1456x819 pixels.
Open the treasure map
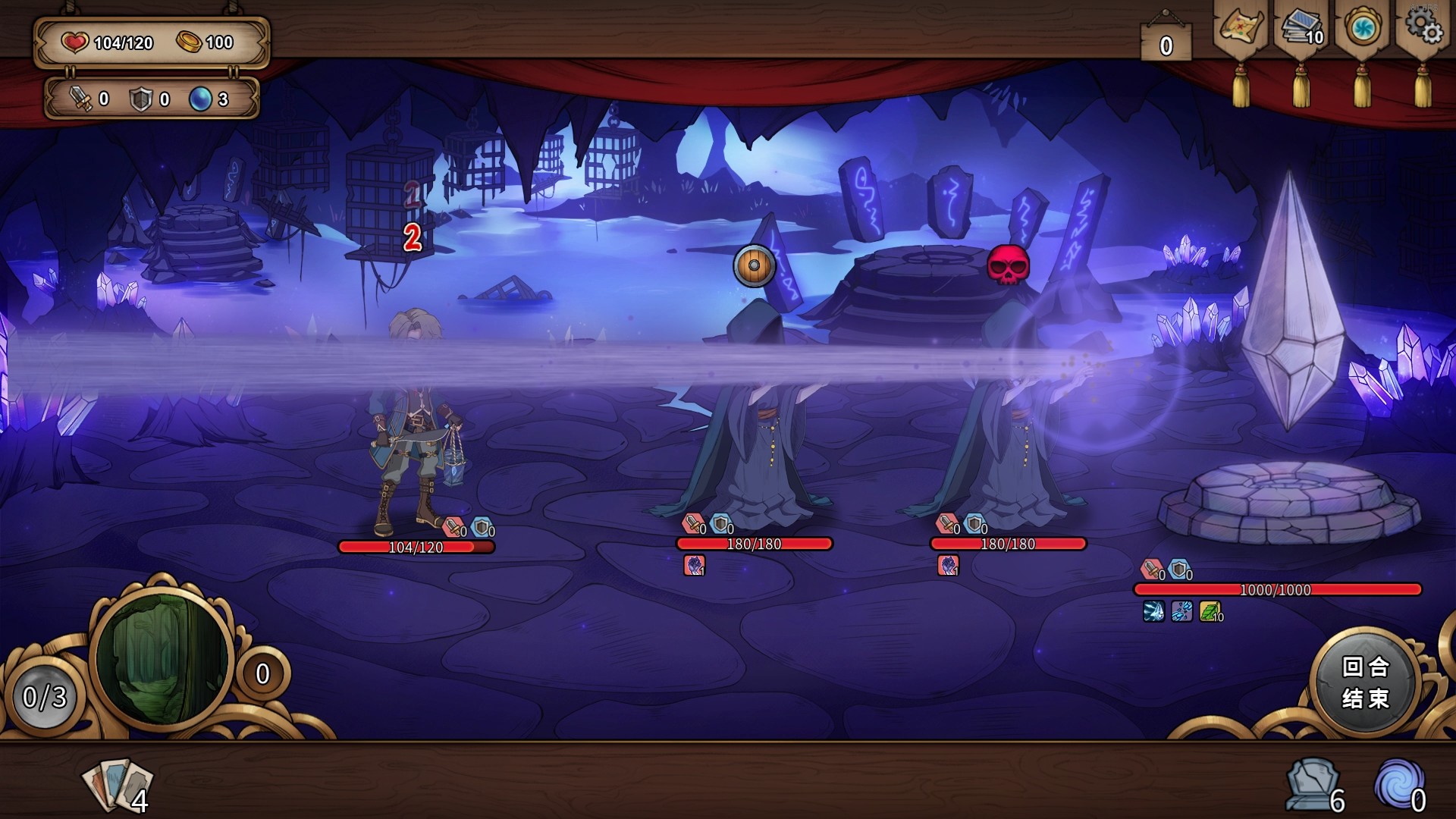click(1240, 29)
